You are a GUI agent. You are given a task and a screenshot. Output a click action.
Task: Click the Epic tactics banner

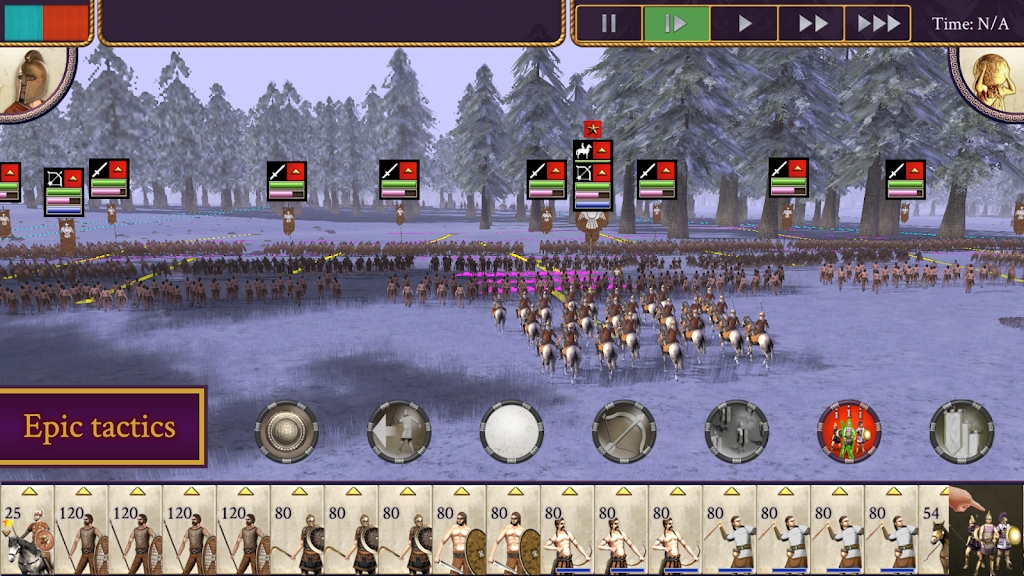[100, 427]
